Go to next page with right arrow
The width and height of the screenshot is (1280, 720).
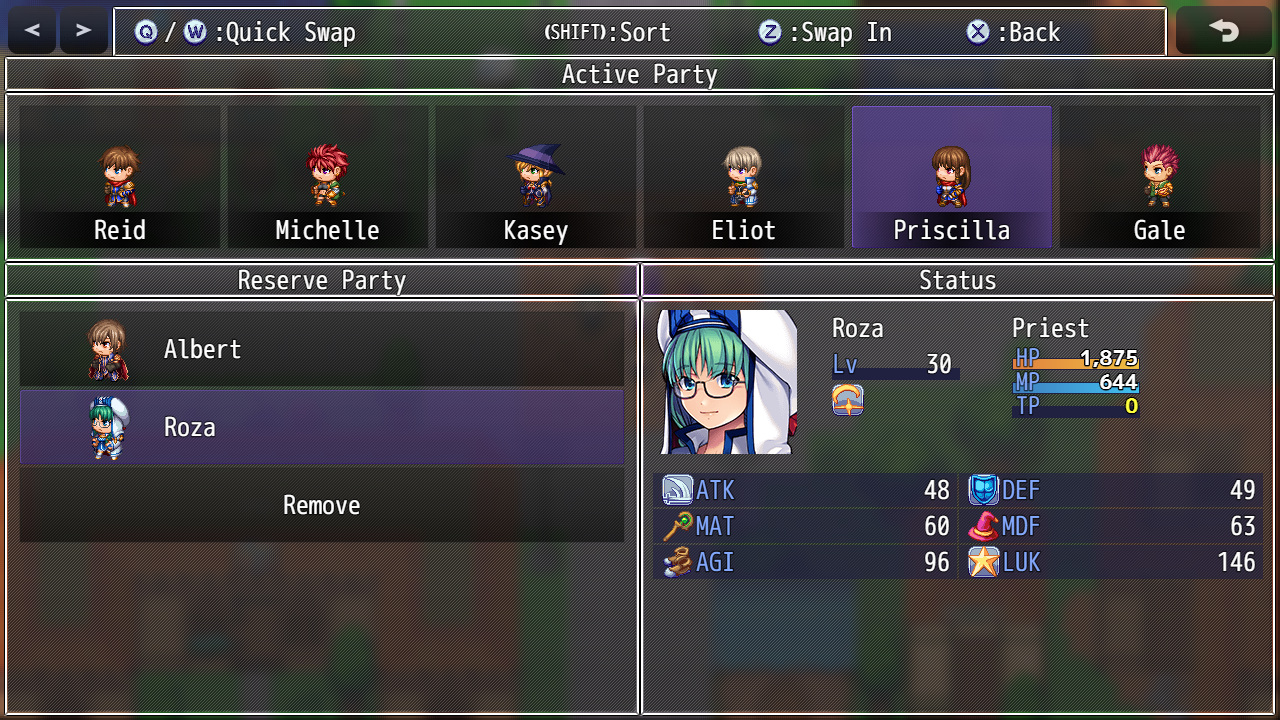(84, 31)
